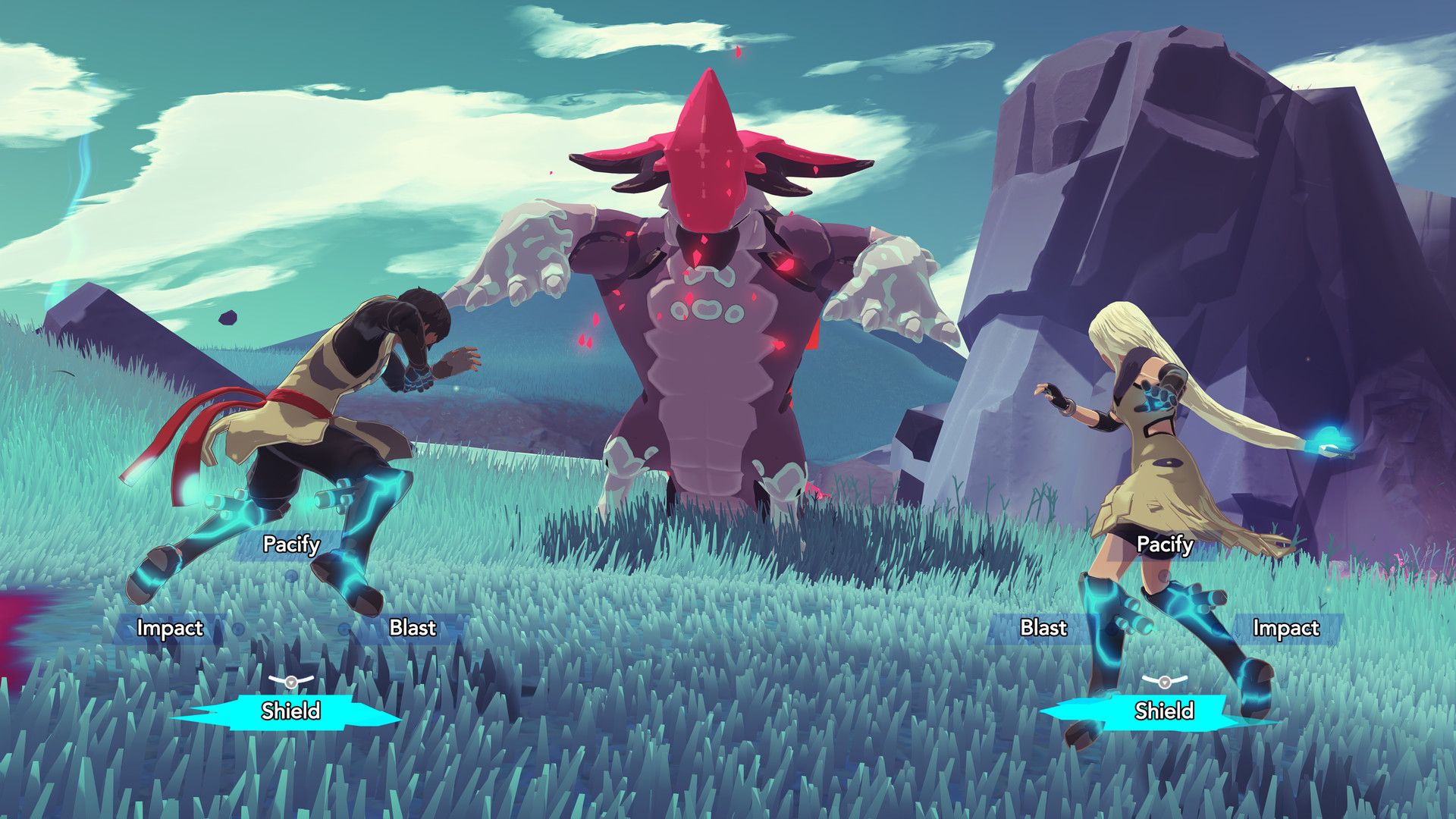Select Yu's Impact command label
The width and height of the screenshot is (1456, 819).
(1287, 628)
